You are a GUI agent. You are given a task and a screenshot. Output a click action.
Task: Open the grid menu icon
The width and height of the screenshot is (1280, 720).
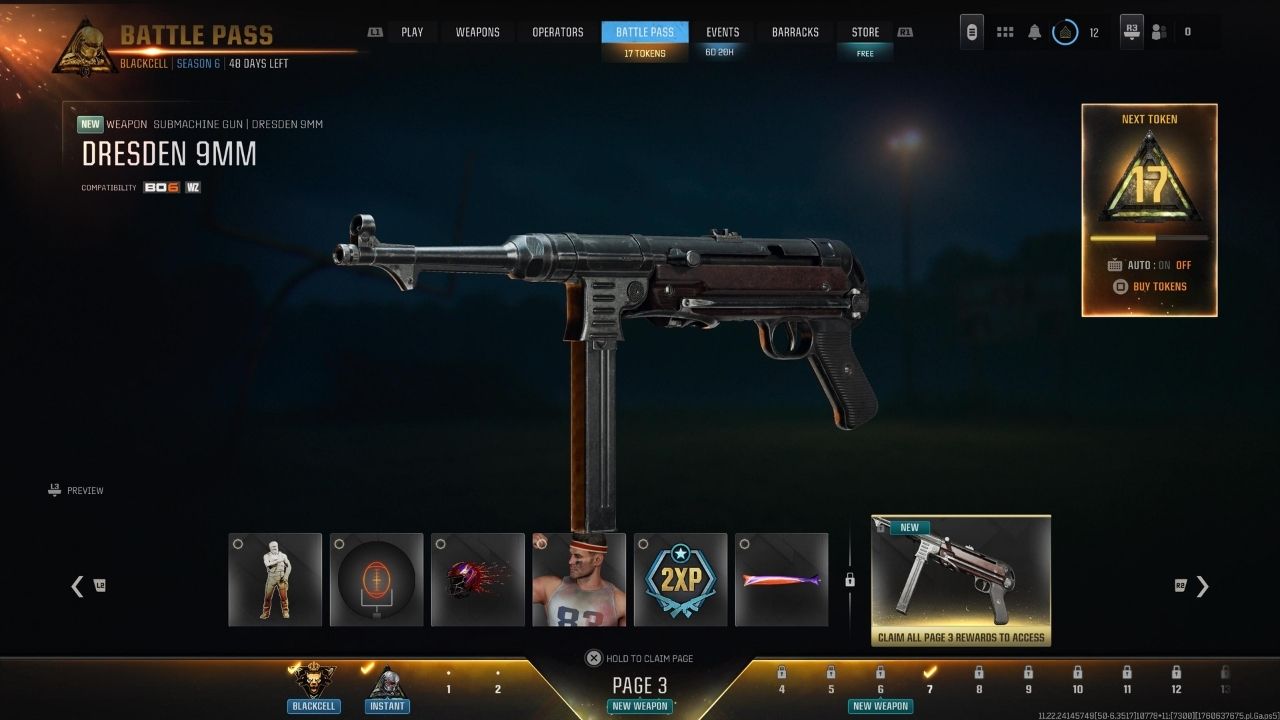pos(1006,32)
